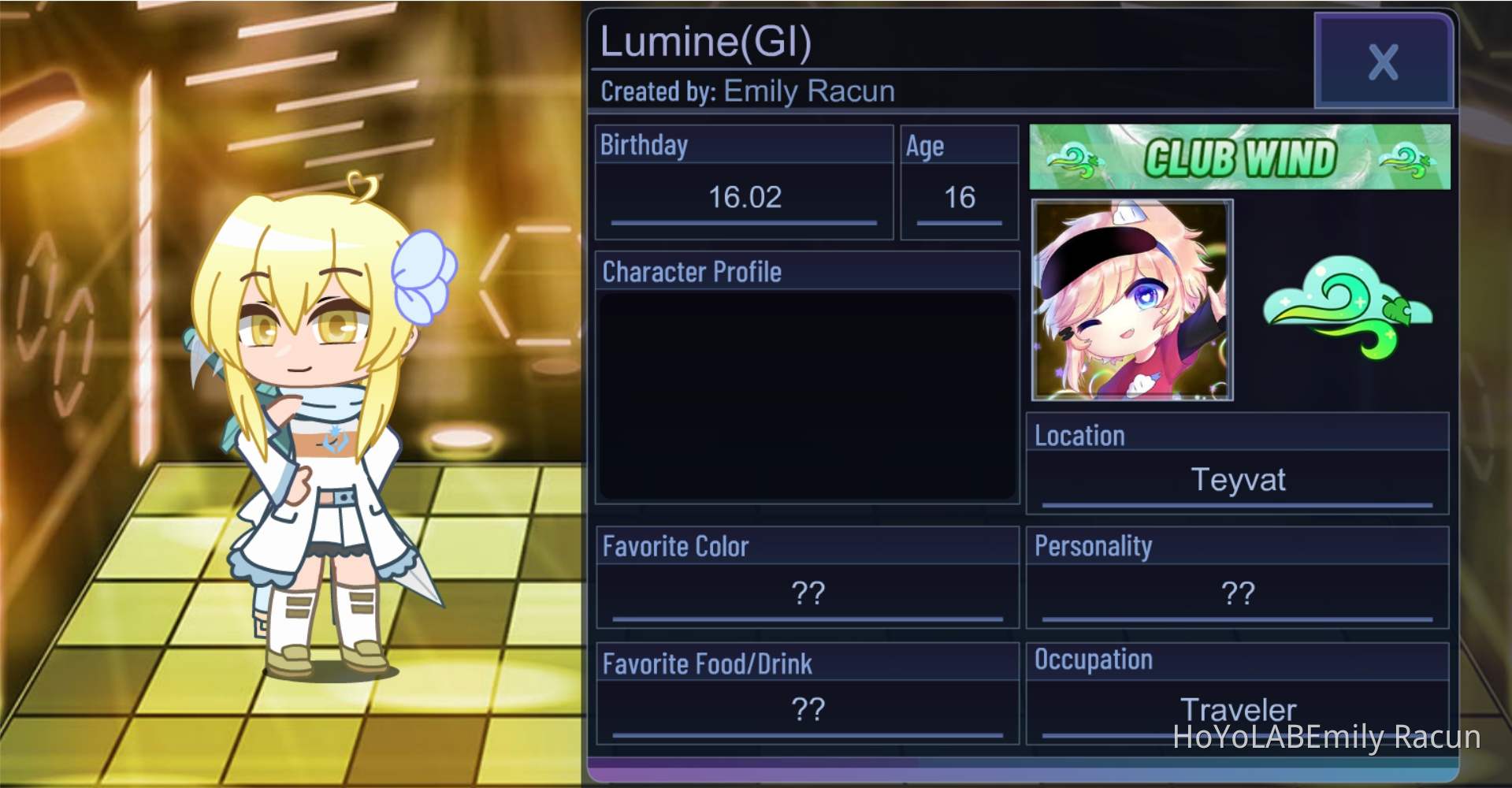This screenshot has width=1512, height=788.
Task: Close the profile with the X button
Action: (x=1383, y=63)
